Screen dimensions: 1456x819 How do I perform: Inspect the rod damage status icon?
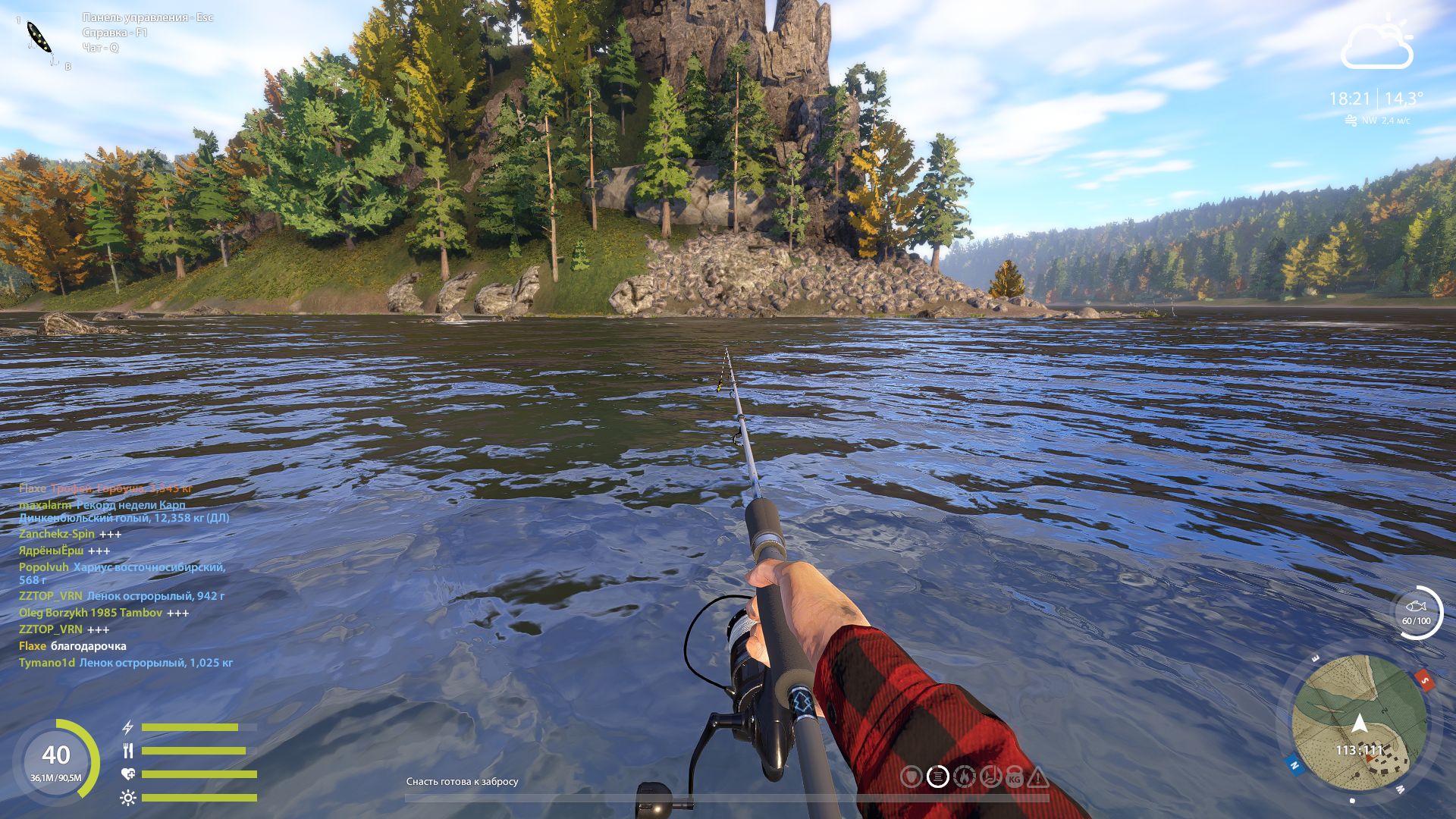(x=990, y=777)
